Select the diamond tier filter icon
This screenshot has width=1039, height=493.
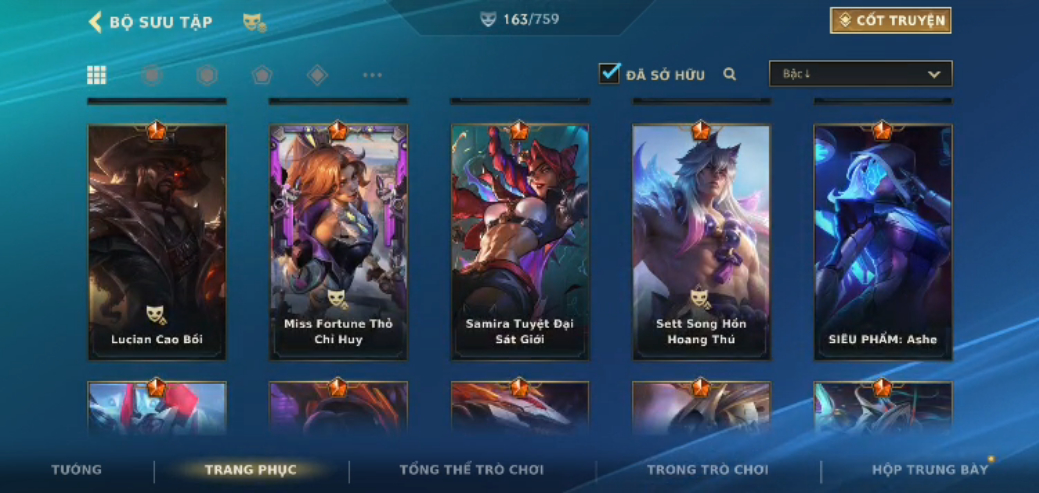pos(317,75)
